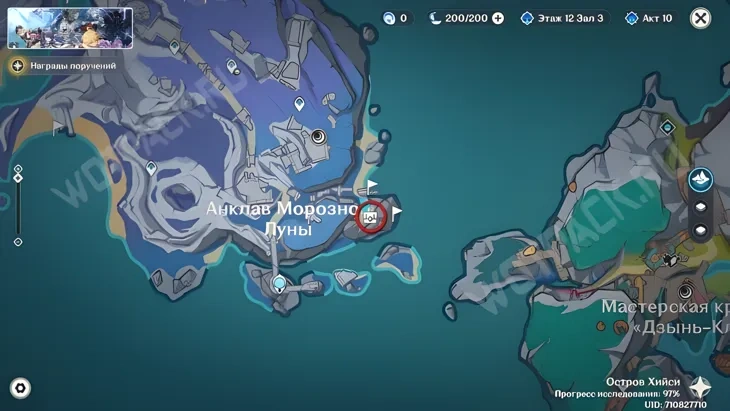730x411 pixels.
Task: Select the red-circled map marker
Action: [371, 216]
